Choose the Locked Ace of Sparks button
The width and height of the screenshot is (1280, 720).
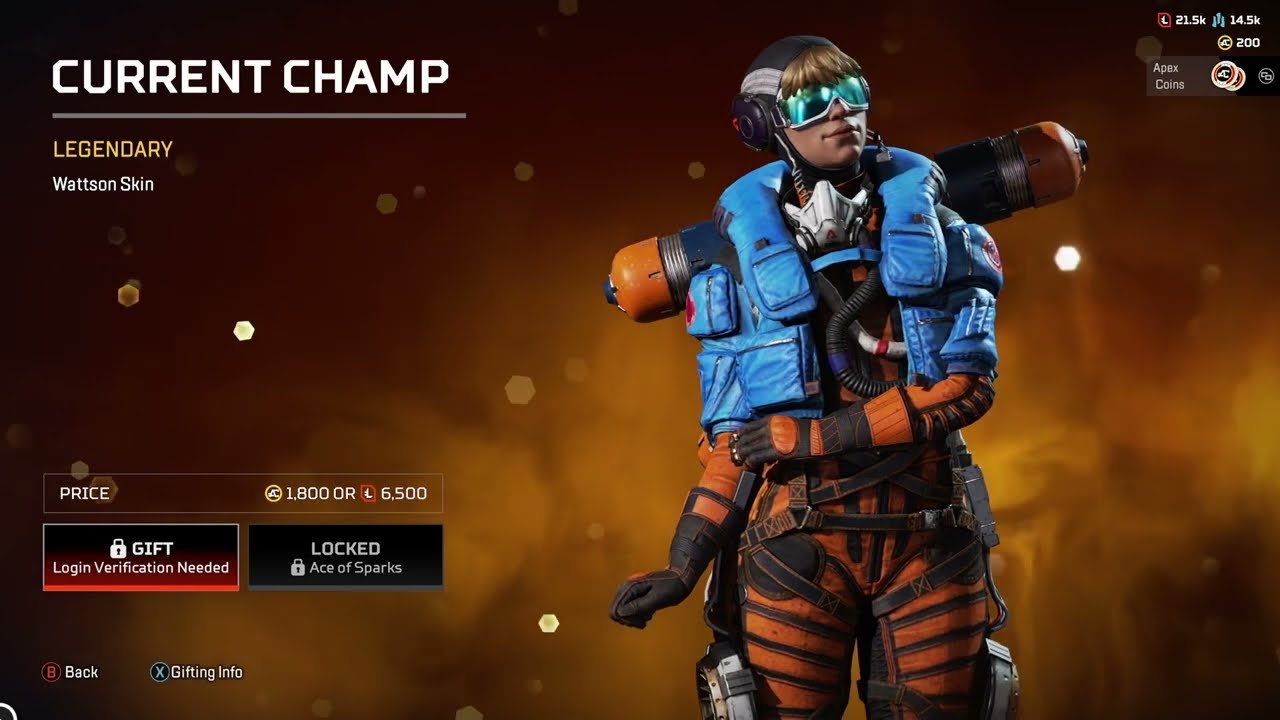pyautogui.click(x=345, y=557)
